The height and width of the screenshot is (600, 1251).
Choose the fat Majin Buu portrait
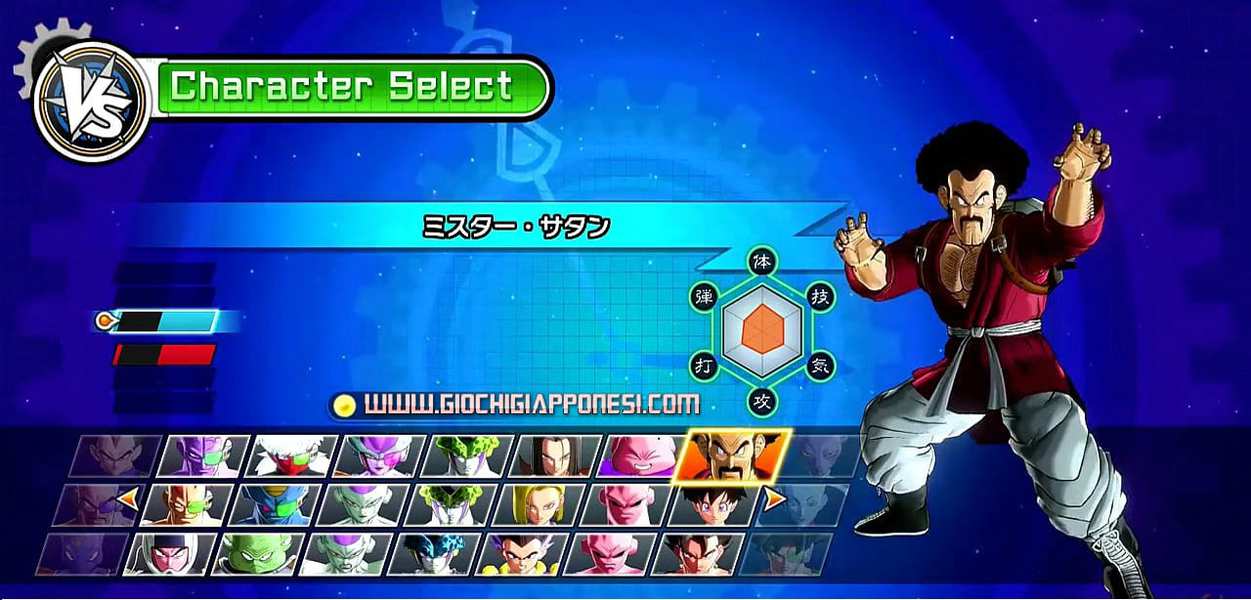(642, 456)
